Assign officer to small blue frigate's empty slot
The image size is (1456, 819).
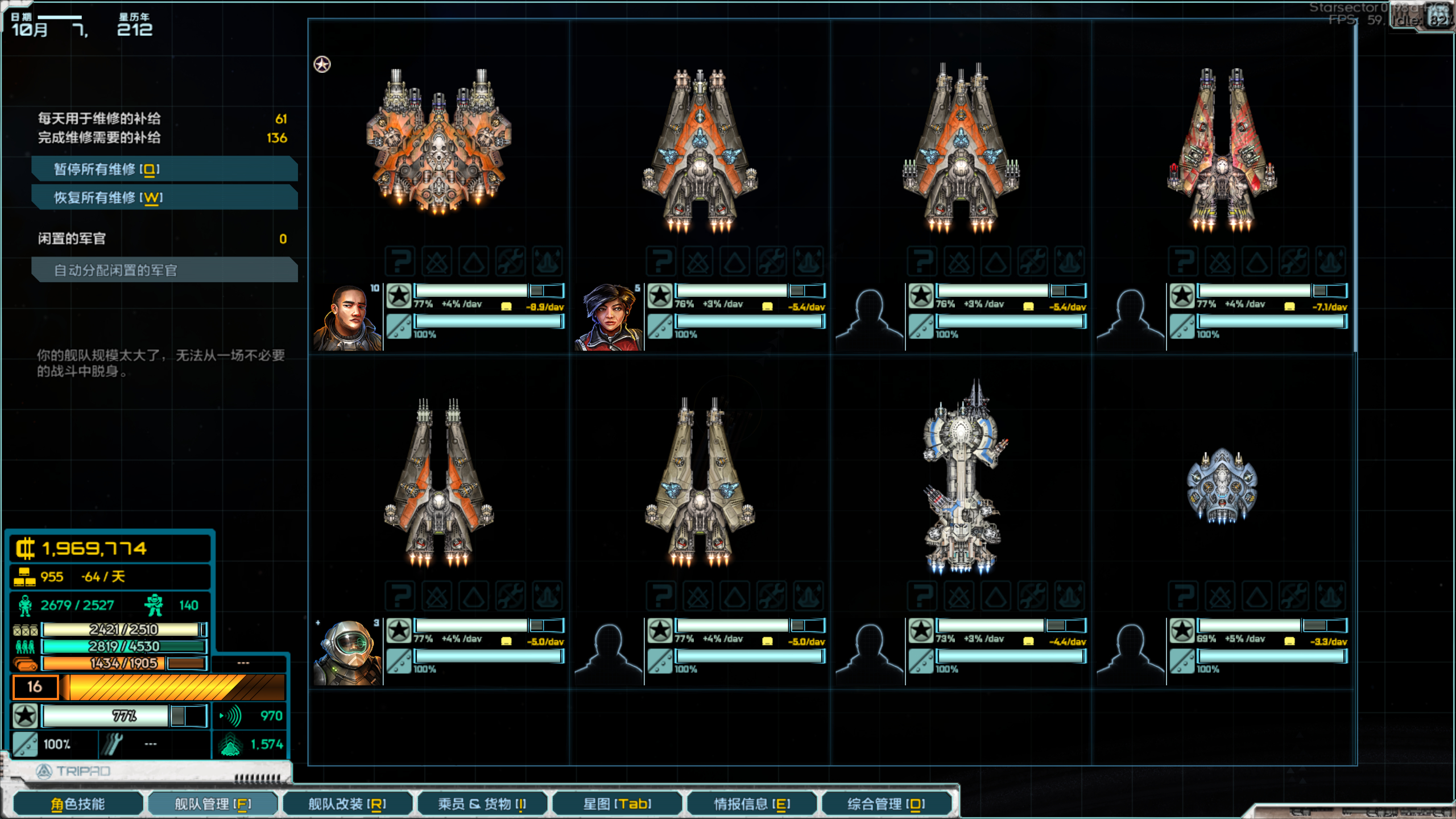1131,652
